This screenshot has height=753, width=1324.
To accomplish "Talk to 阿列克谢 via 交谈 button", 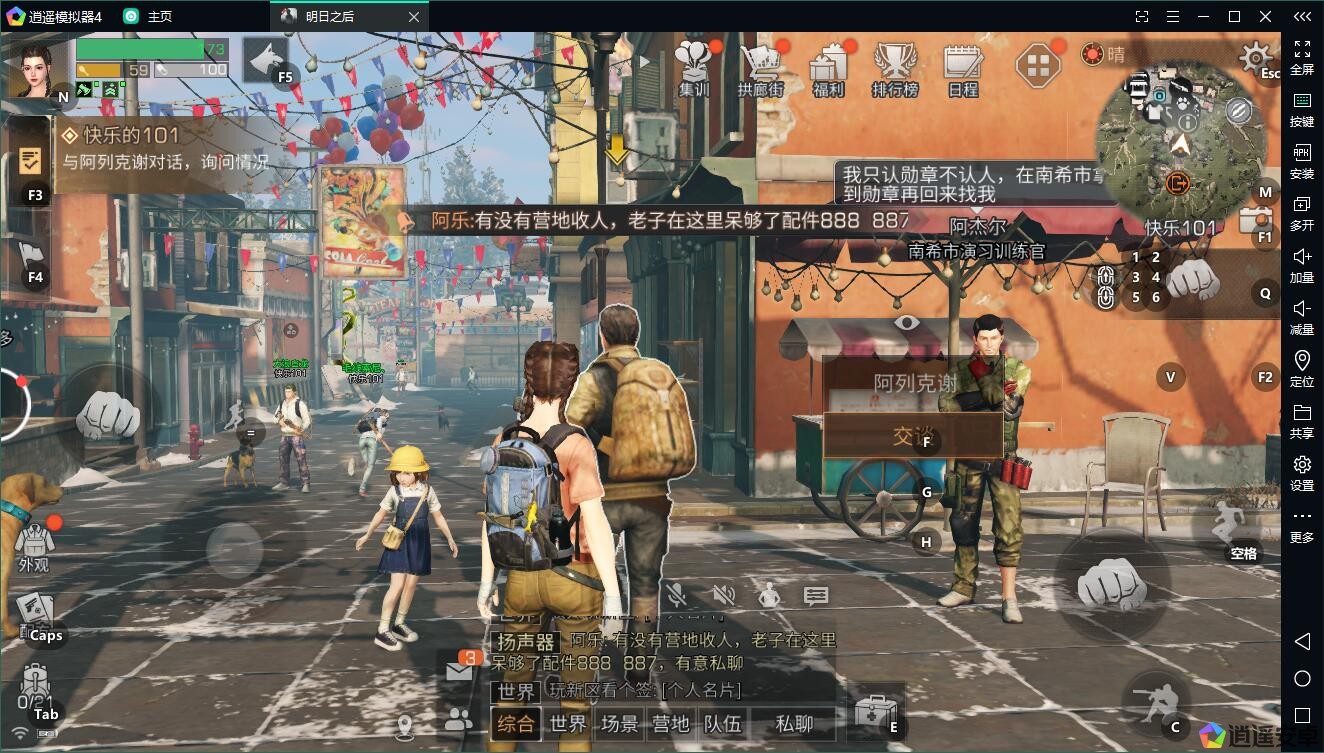I will [x=913, y=435].
